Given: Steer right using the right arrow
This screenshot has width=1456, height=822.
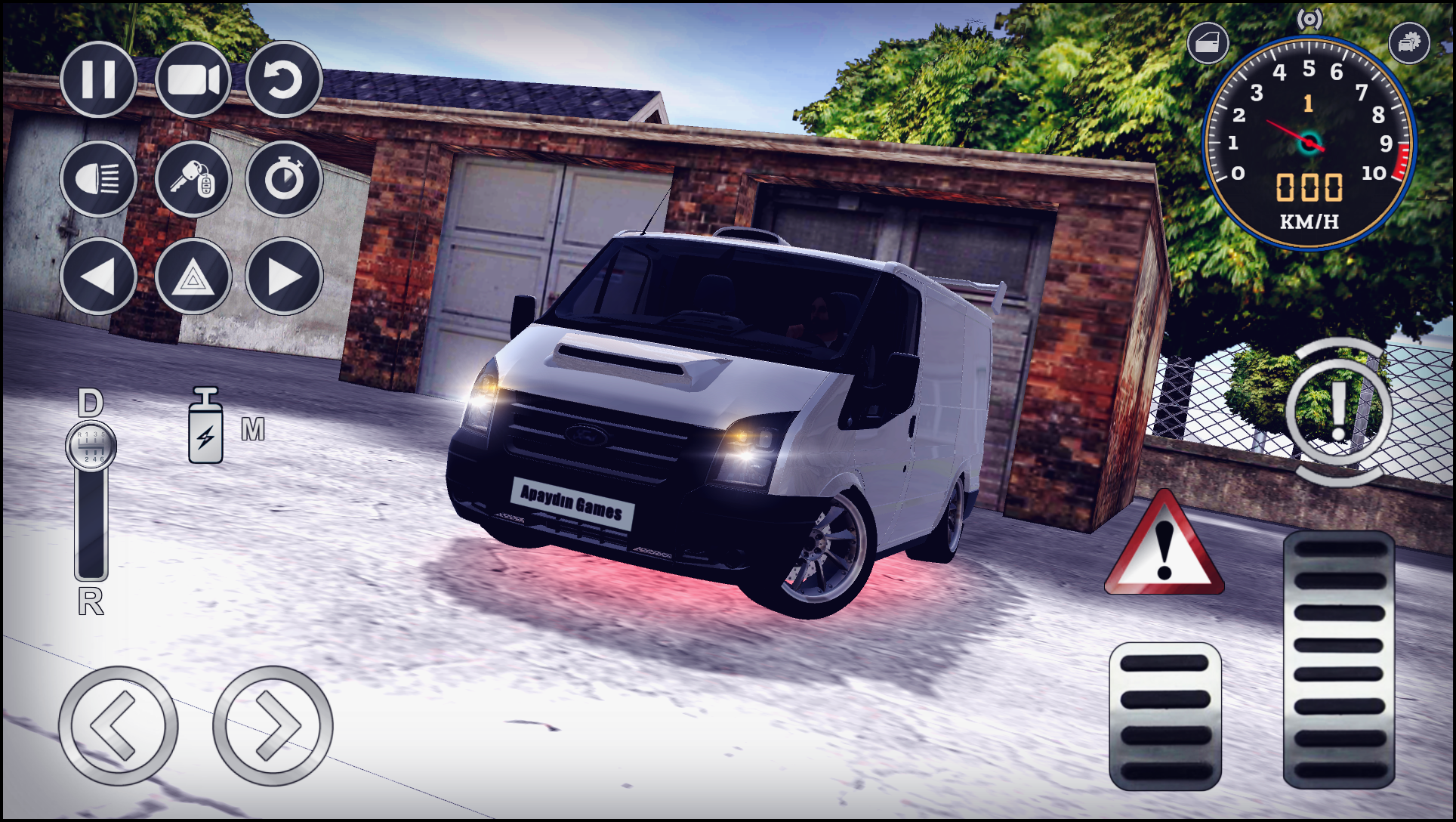Looking at the screenshot, I should [x=272, y=722].
